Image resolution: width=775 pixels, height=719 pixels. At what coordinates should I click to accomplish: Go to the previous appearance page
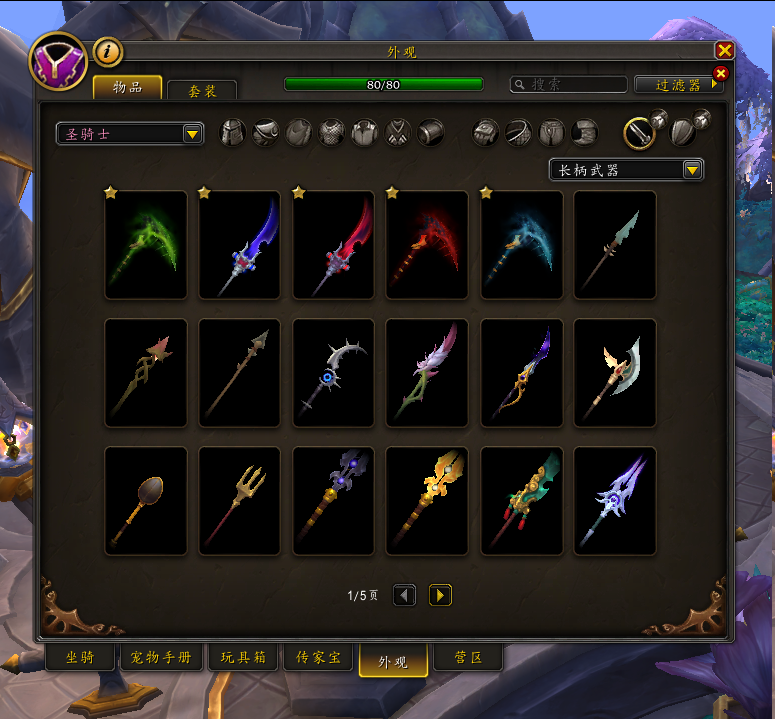click(404, 596)
